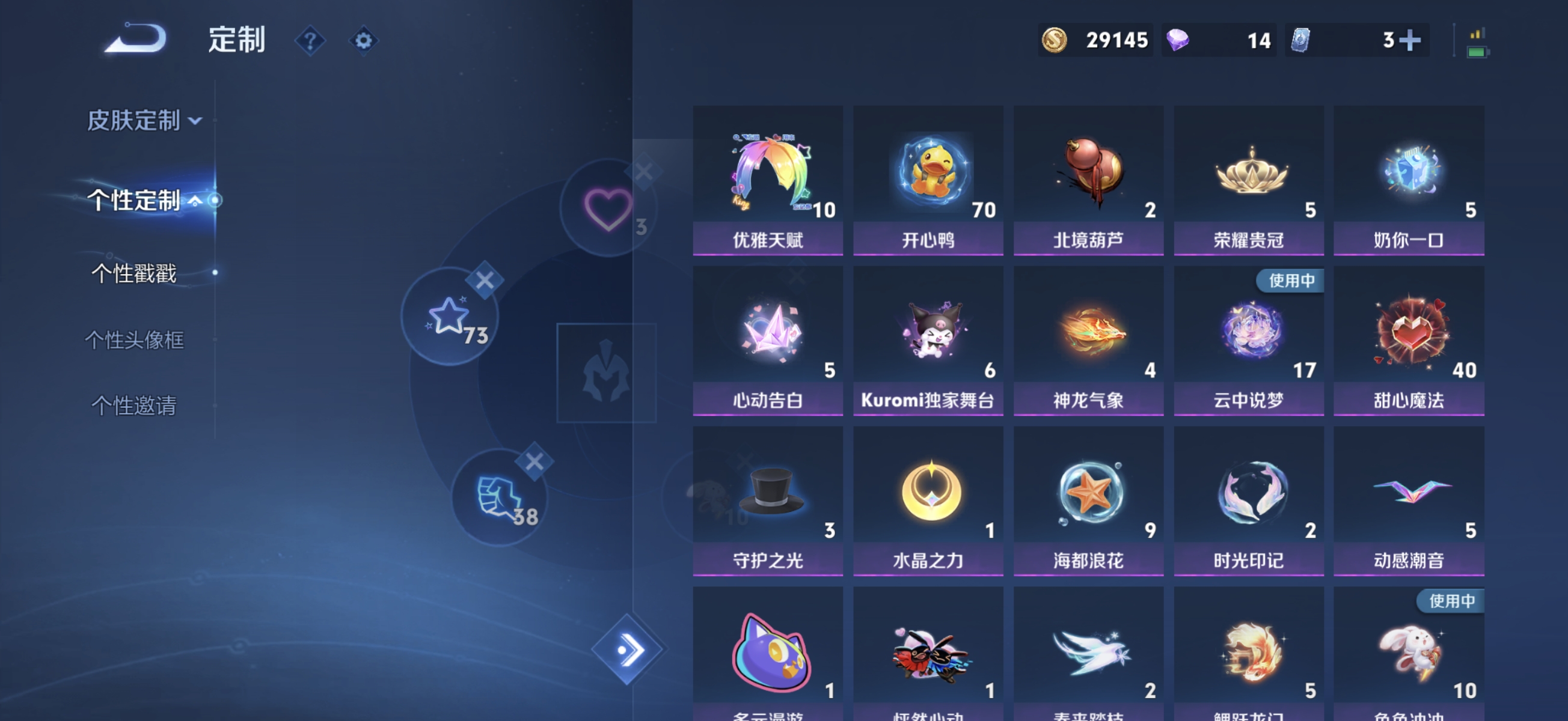Switch to the 个性头像框 menu item
Viewport: 1568px width, 721px height.
click(137, 341)
